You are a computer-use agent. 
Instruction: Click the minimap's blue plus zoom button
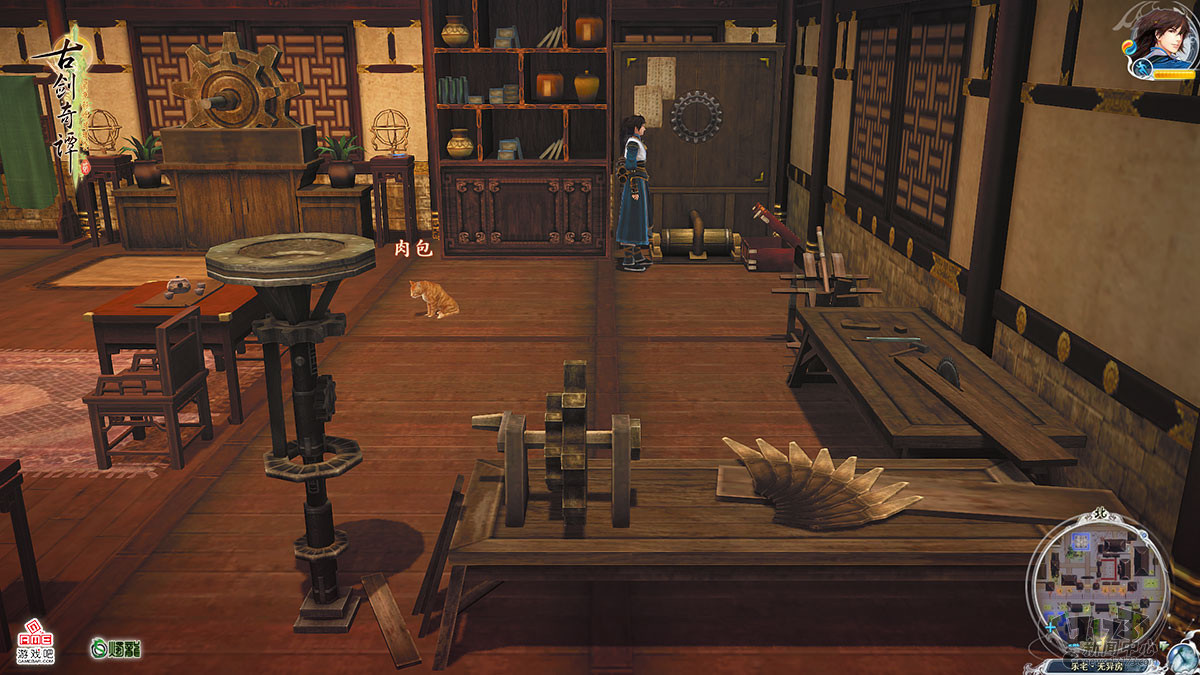tap(1050, 629)
